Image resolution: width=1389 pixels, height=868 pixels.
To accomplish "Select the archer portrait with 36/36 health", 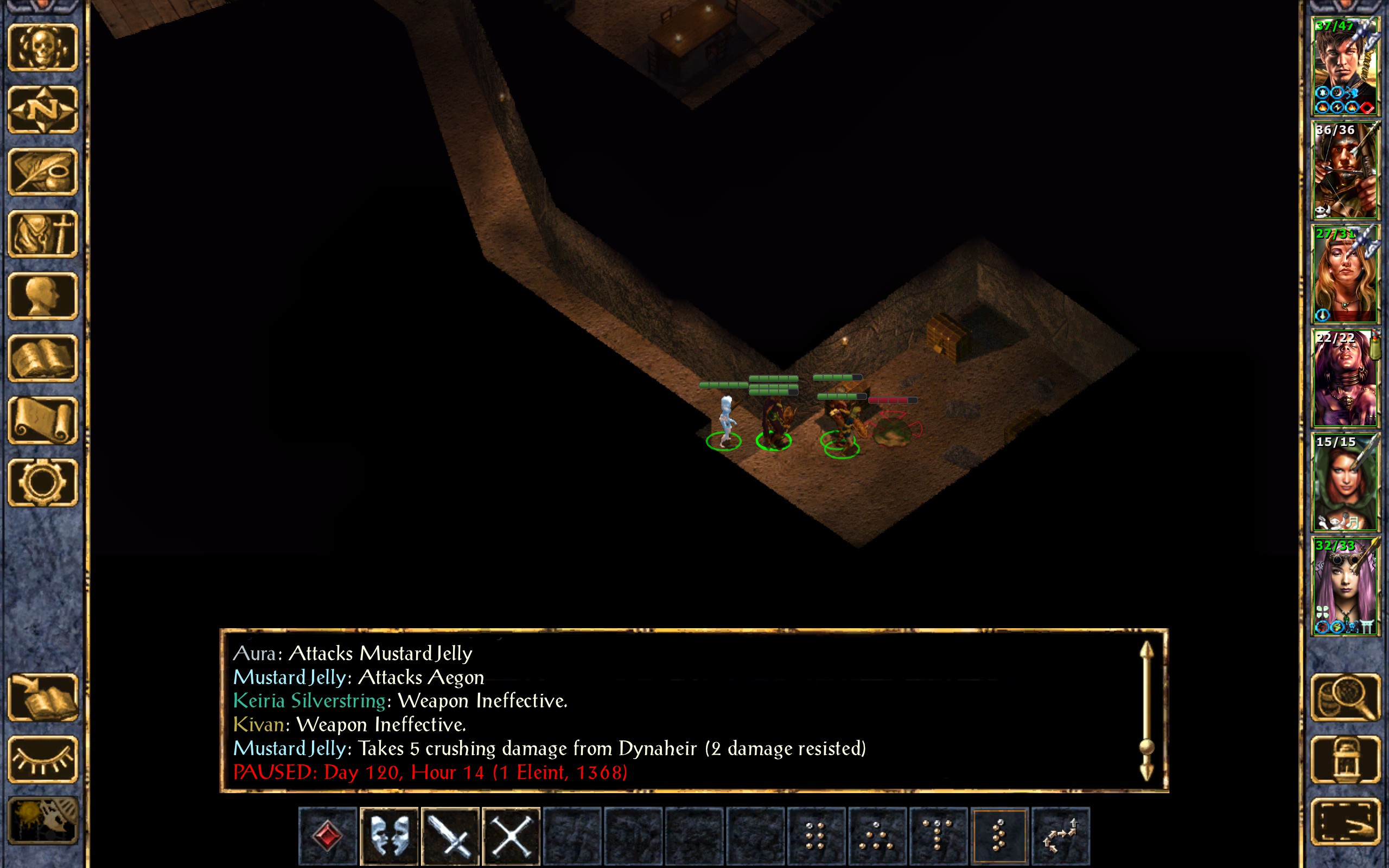I will [1345, 170].
